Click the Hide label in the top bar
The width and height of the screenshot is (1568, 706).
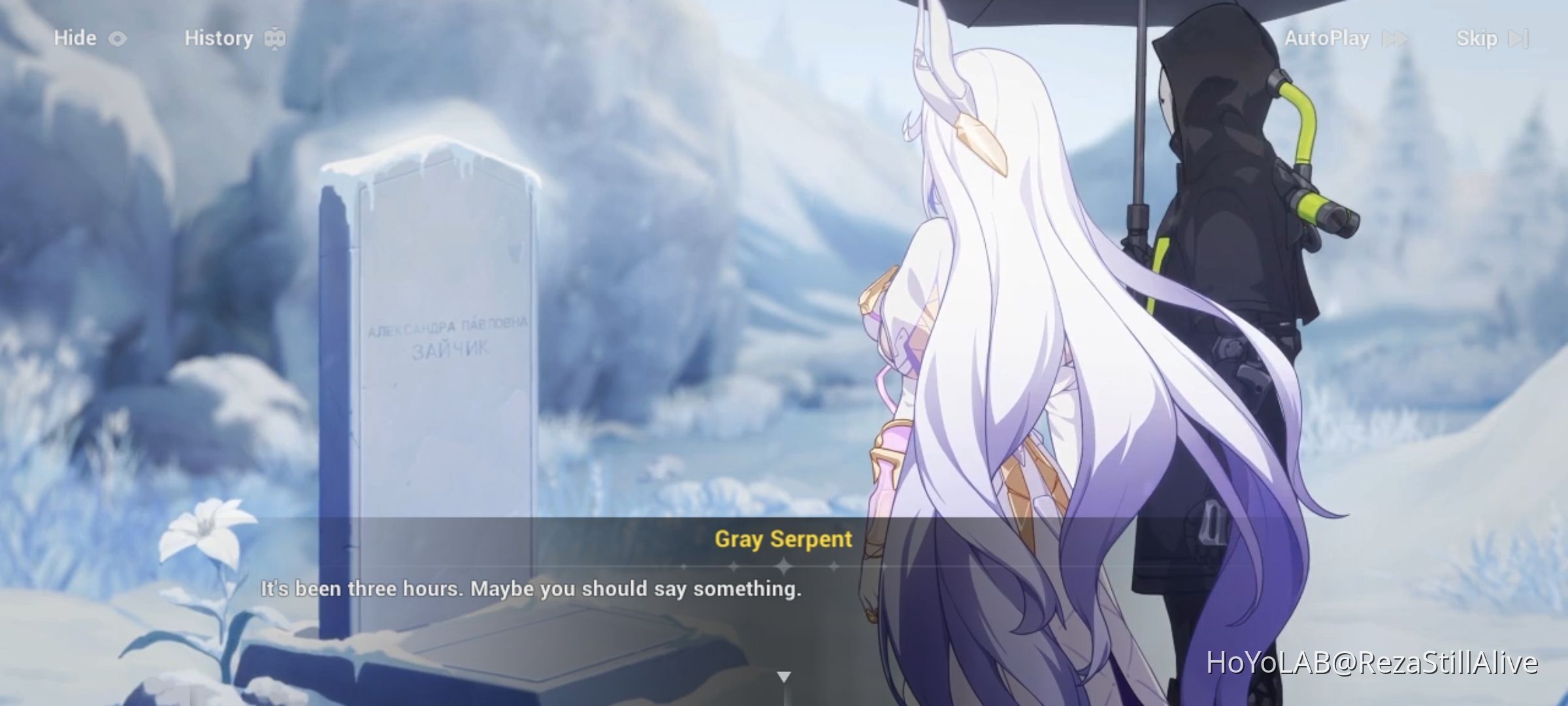pos(74,37)
